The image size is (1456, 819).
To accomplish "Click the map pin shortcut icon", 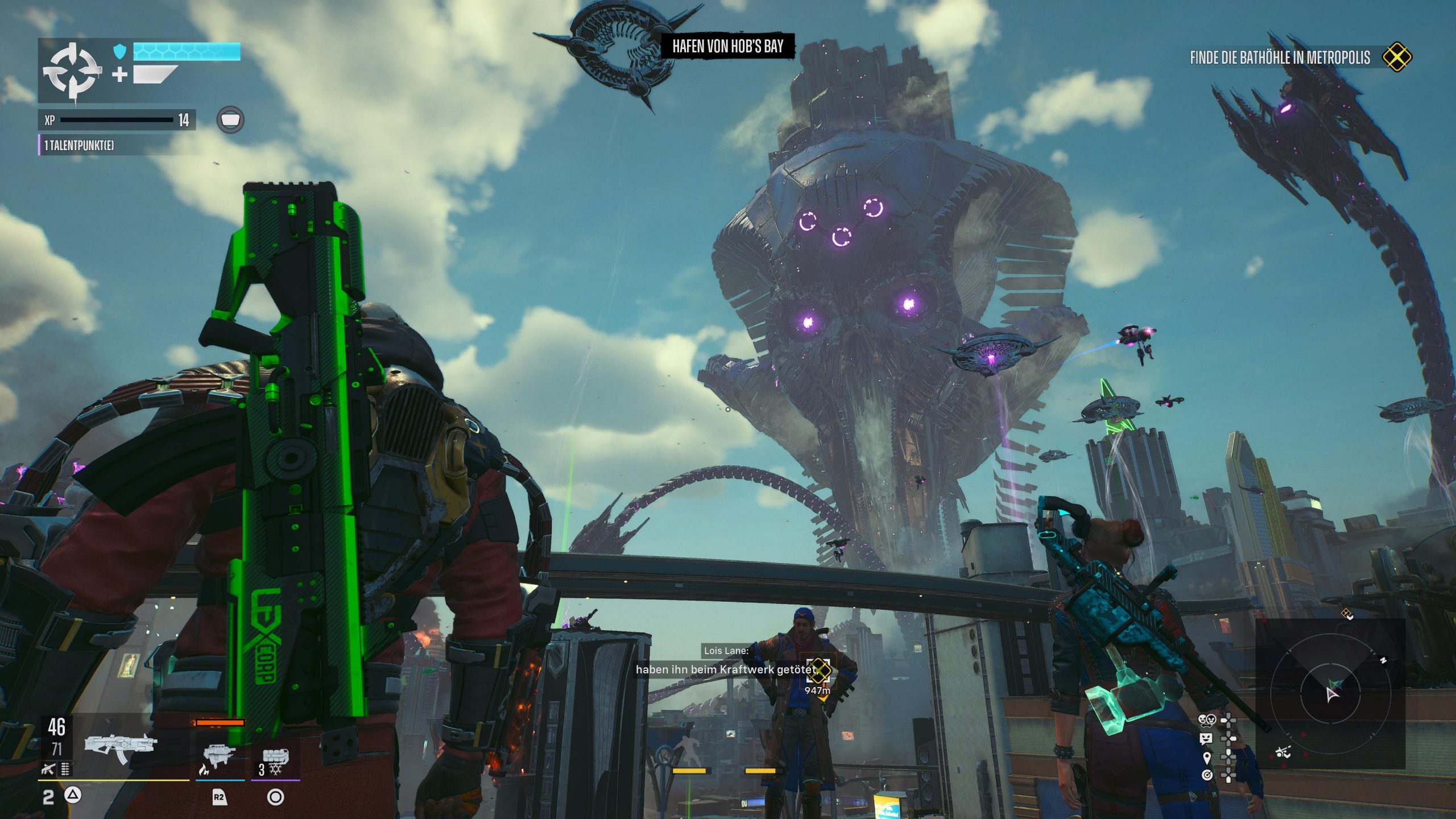I will click(x=1206, y=757).
